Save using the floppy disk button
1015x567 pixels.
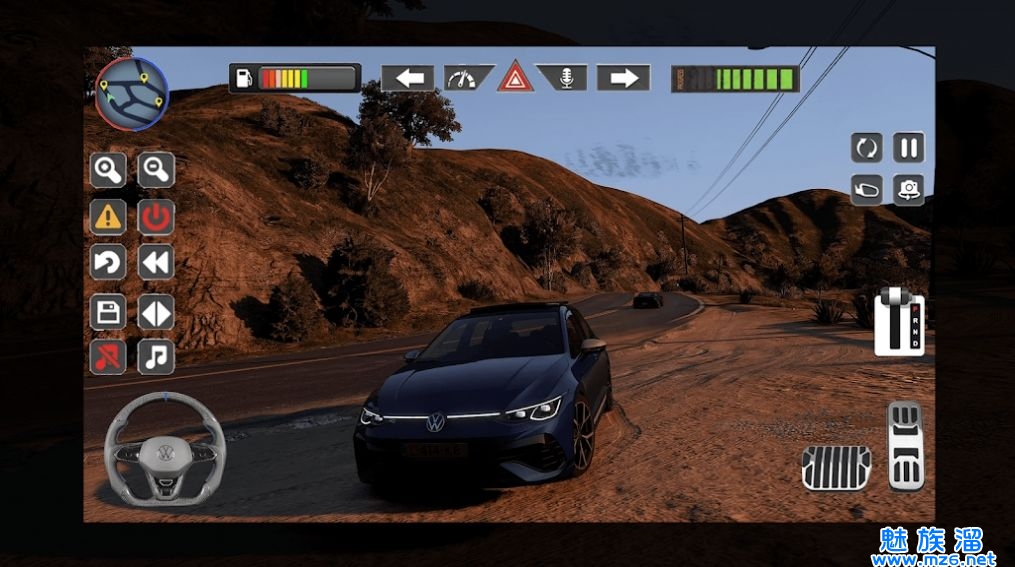point(108,312)
